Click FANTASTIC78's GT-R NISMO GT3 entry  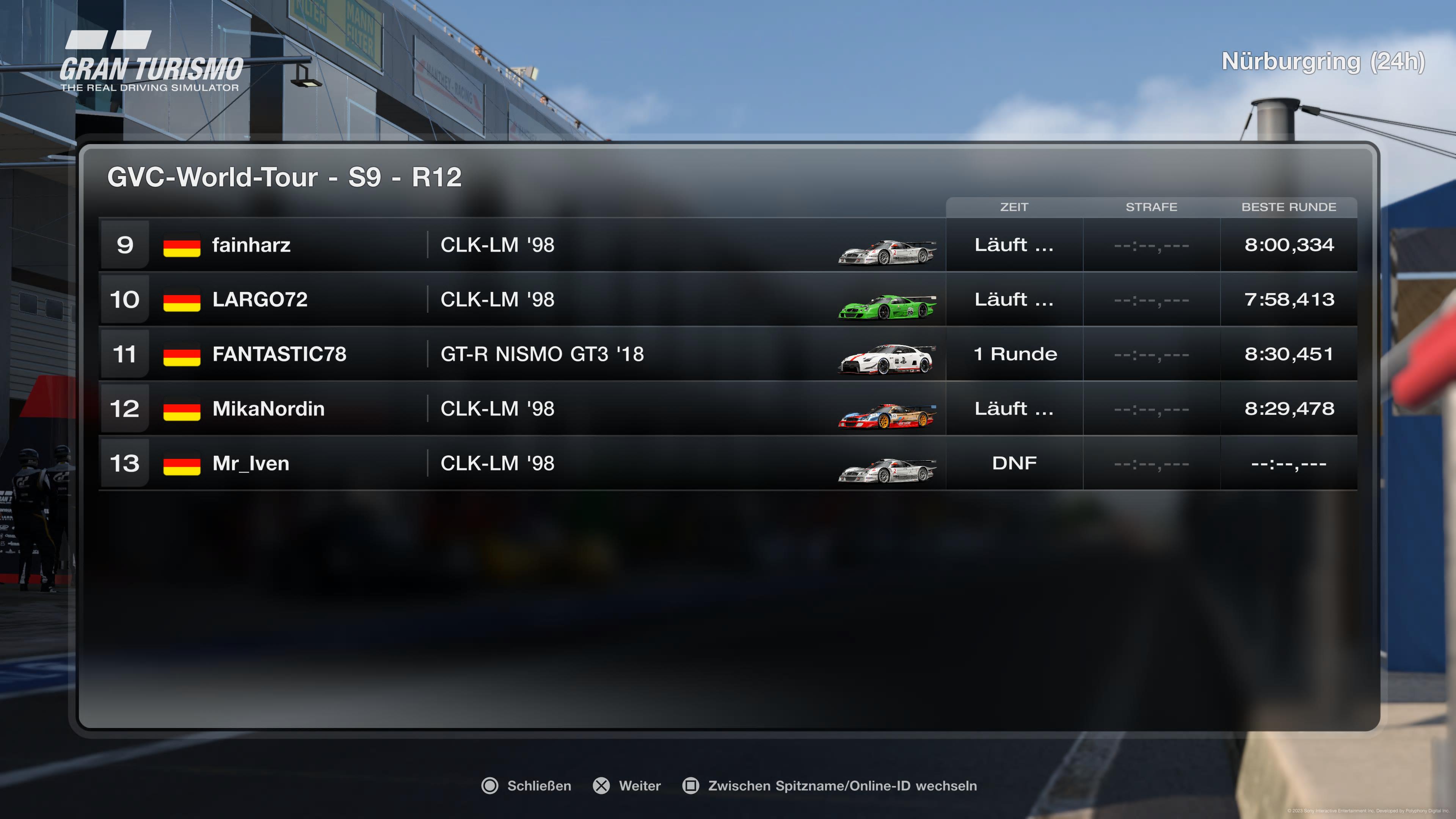pos(541,355)
